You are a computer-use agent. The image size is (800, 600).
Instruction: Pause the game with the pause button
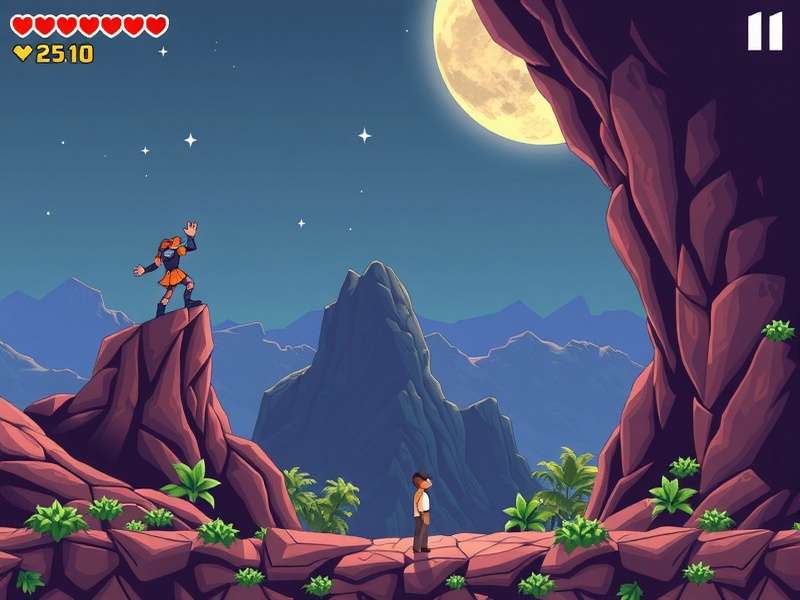click(x=765, y=31)
